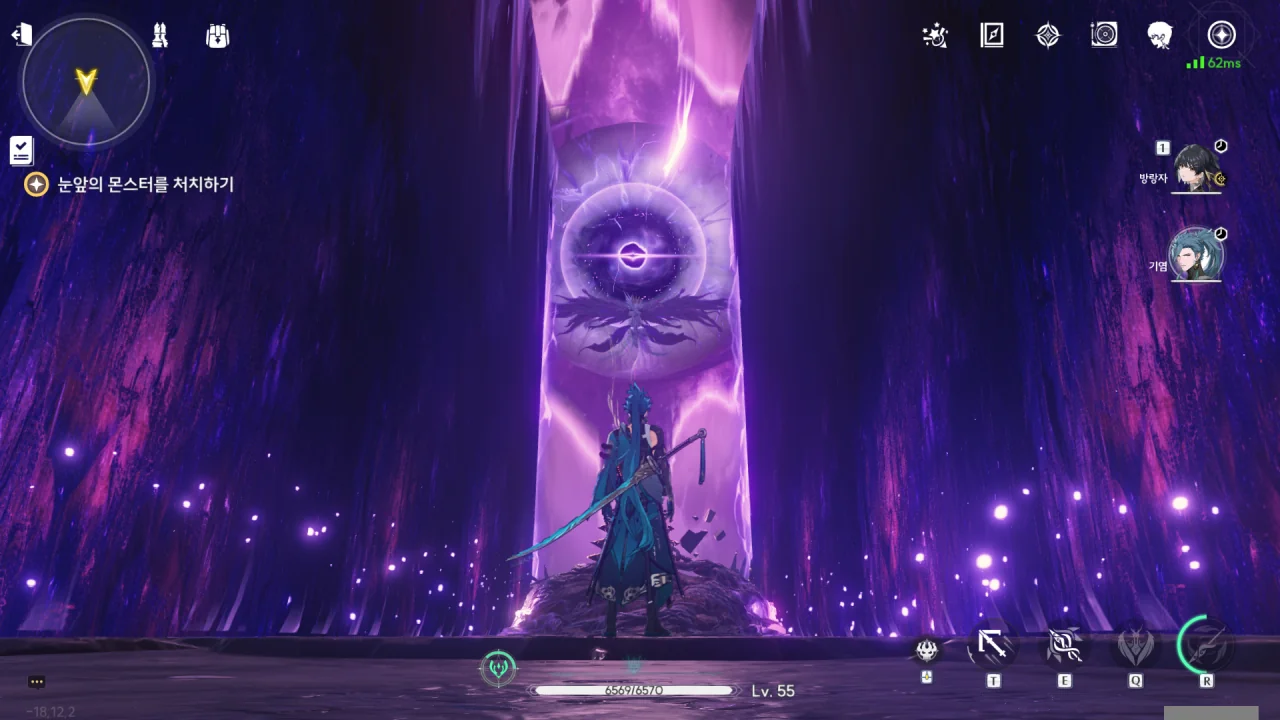
Task: Open the four-pointed star convene icon
Action: (x=1047, y=36)
